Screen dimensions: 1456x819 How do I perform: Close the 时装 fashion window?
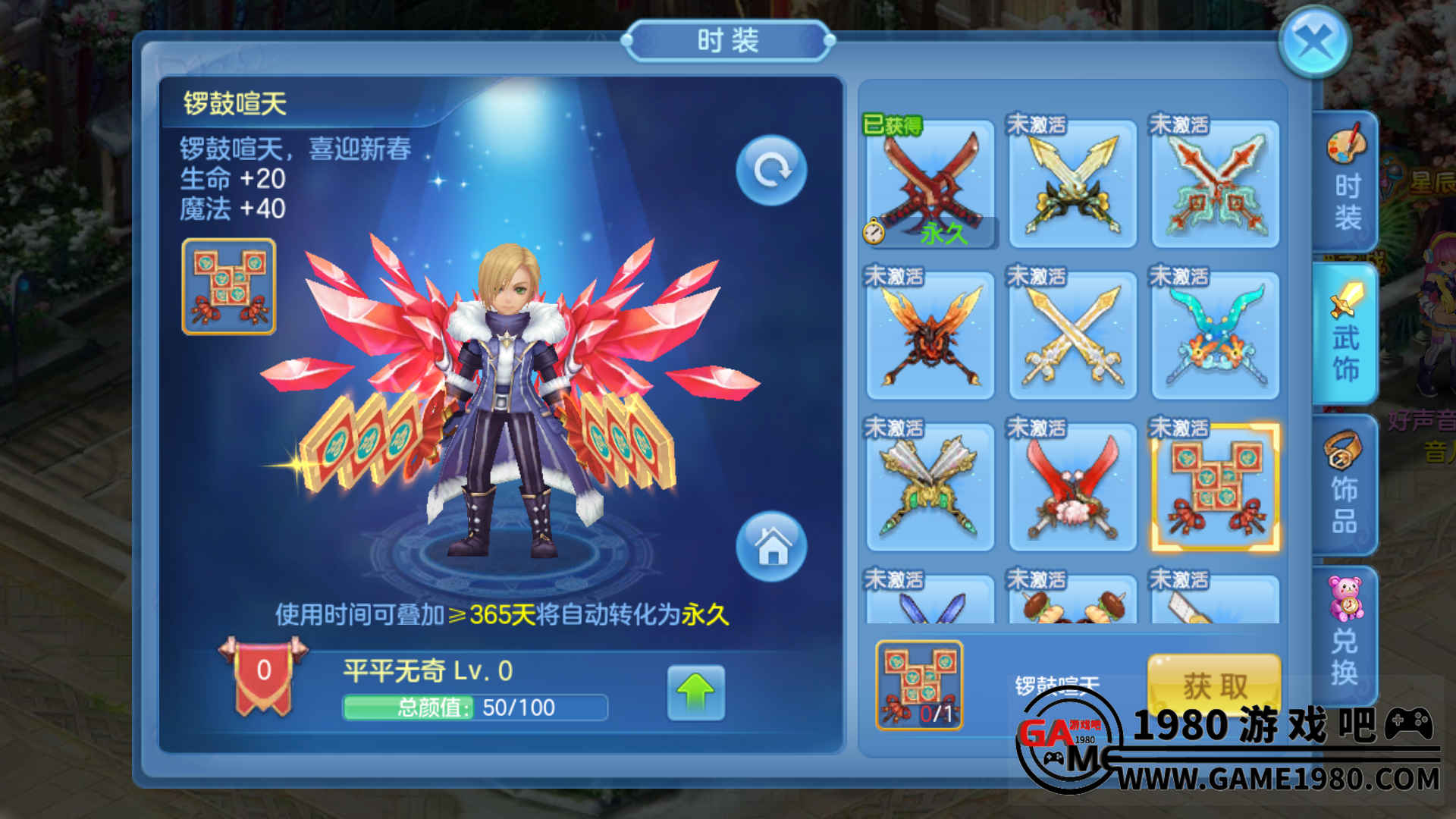point(1314,41)
